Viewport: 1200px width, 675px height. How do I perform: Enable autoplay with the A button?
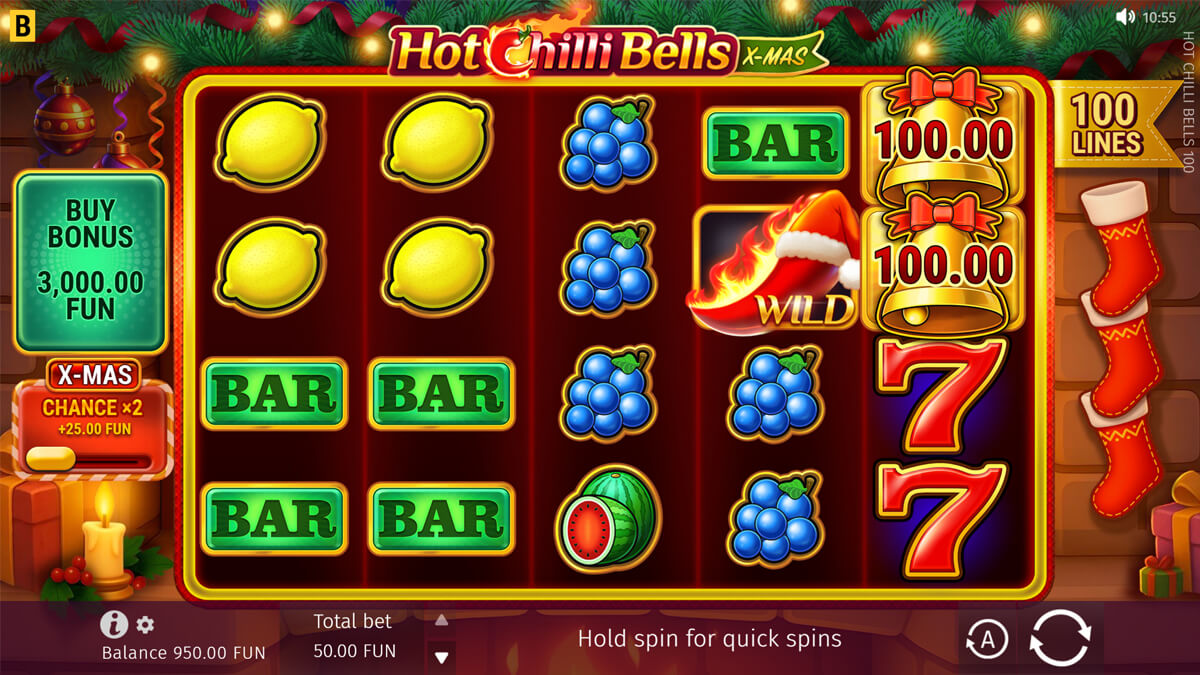(x=986, y=640)
